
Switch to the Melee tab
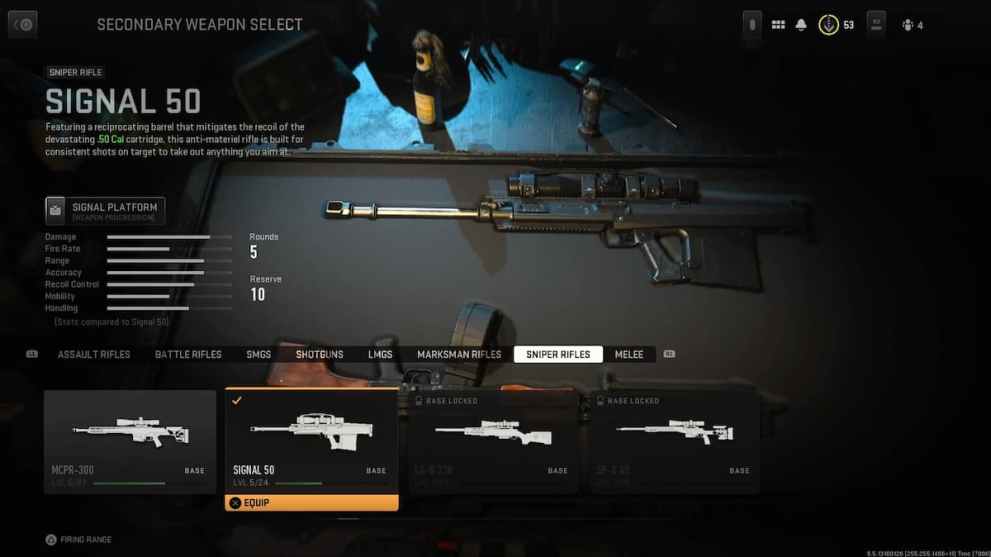(x=629, y=355)
